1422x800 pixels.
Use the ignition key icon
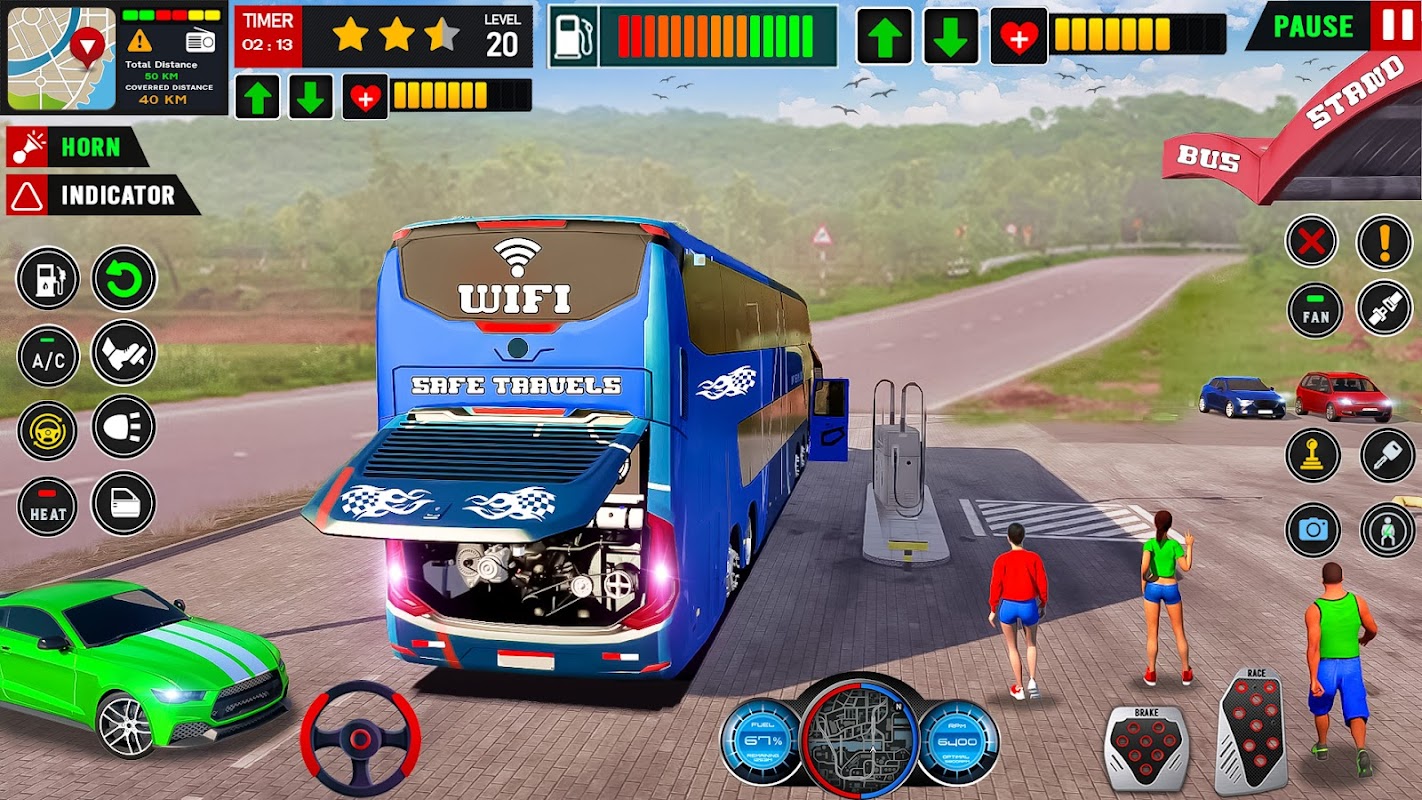[x=1387, y=456]
